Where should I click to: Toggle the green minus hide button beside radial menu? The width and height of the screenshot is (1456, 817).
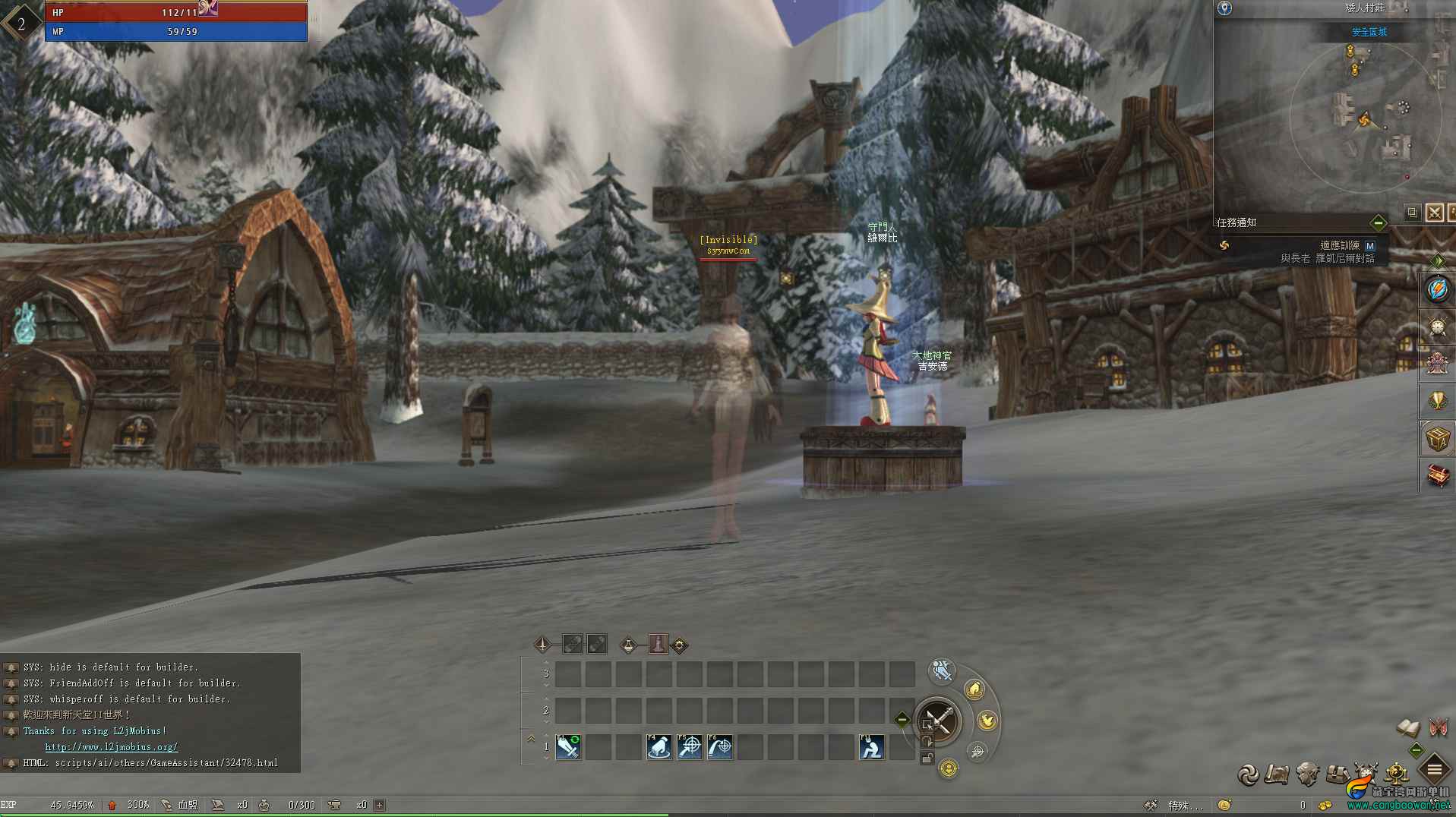click(902, 718)
